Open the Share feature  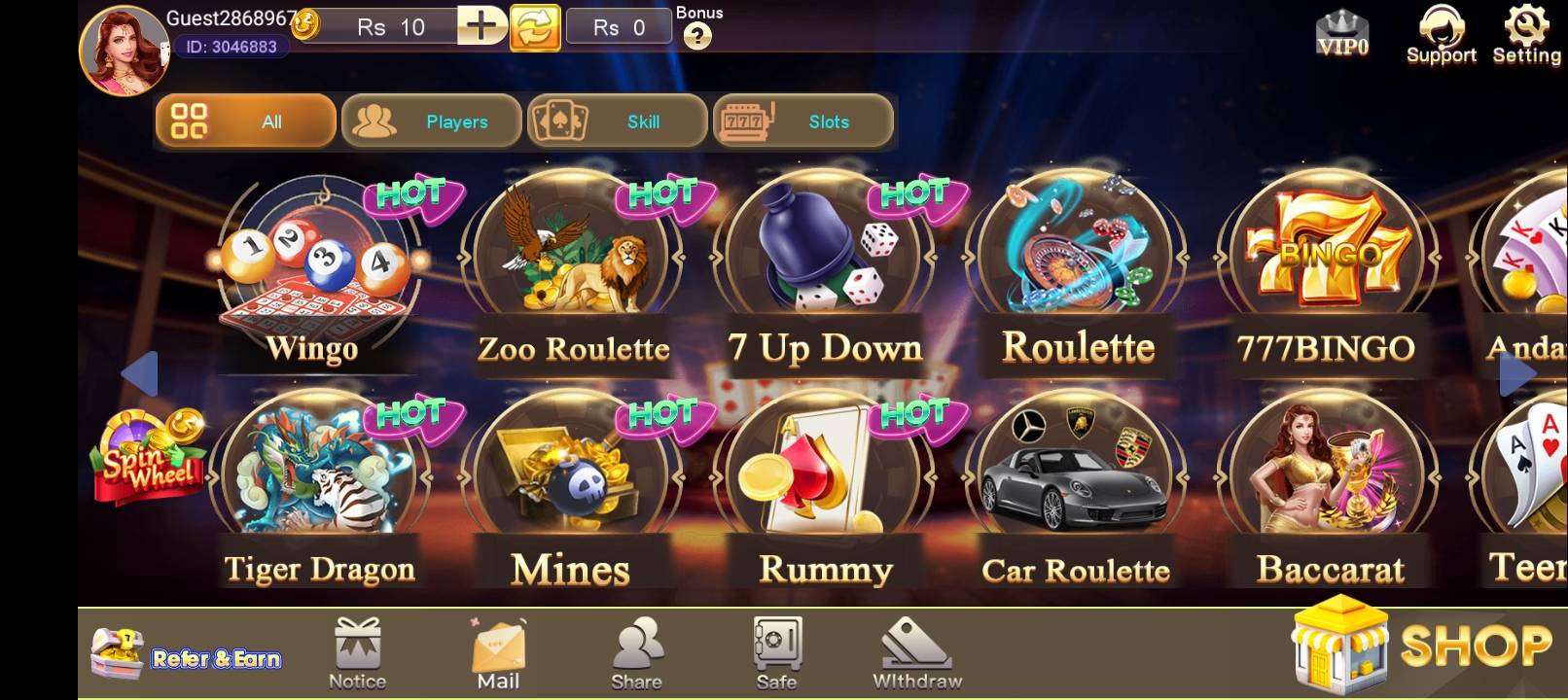[637, 647]
